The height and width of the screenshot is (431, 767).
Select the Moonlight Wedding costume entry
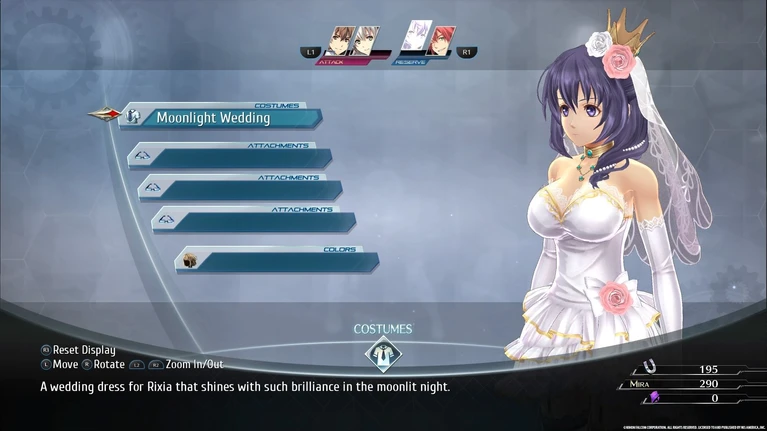(x=220, y=118)
